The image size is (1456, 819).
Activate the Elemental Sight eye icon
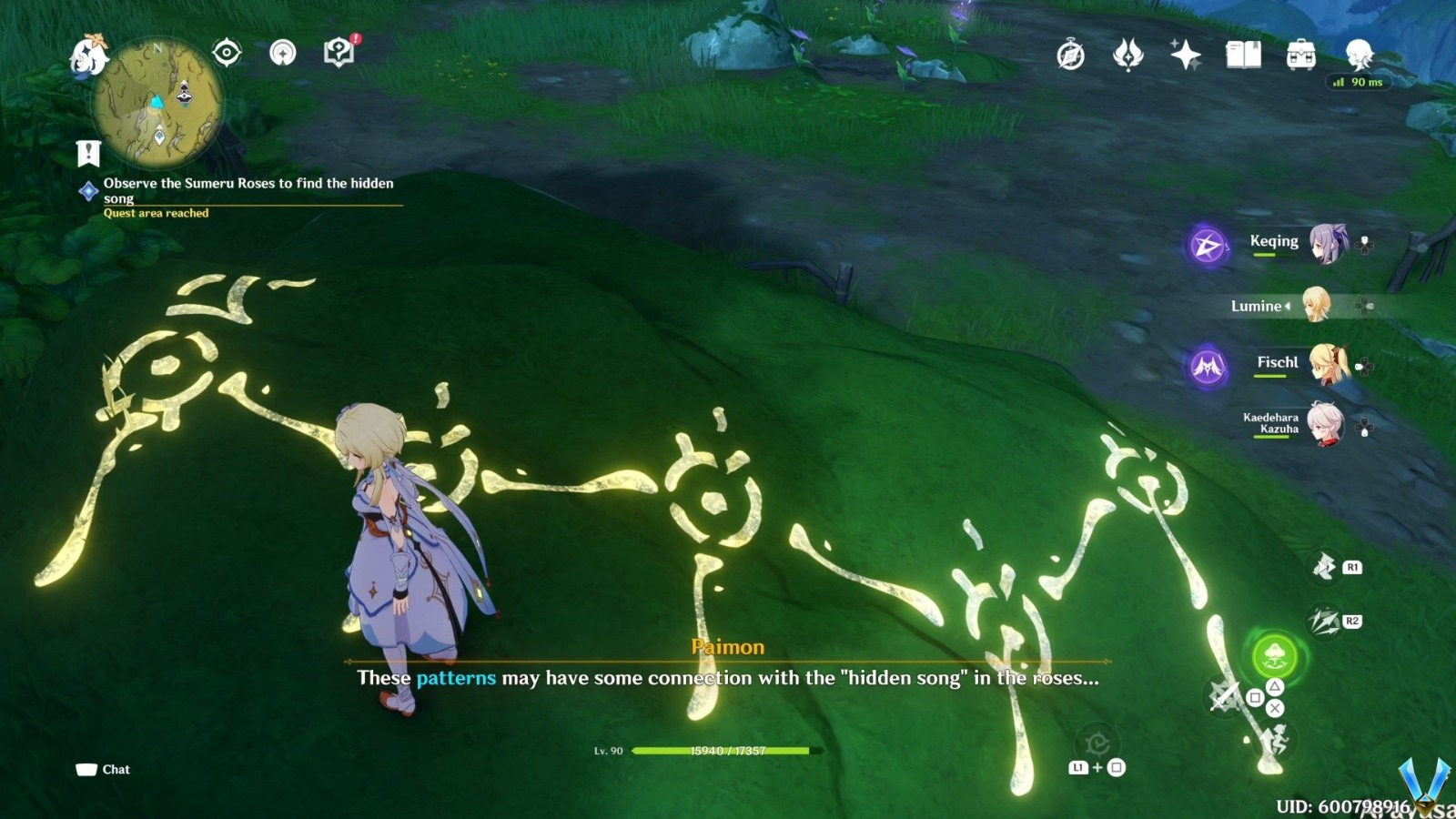tap(226, 52)
